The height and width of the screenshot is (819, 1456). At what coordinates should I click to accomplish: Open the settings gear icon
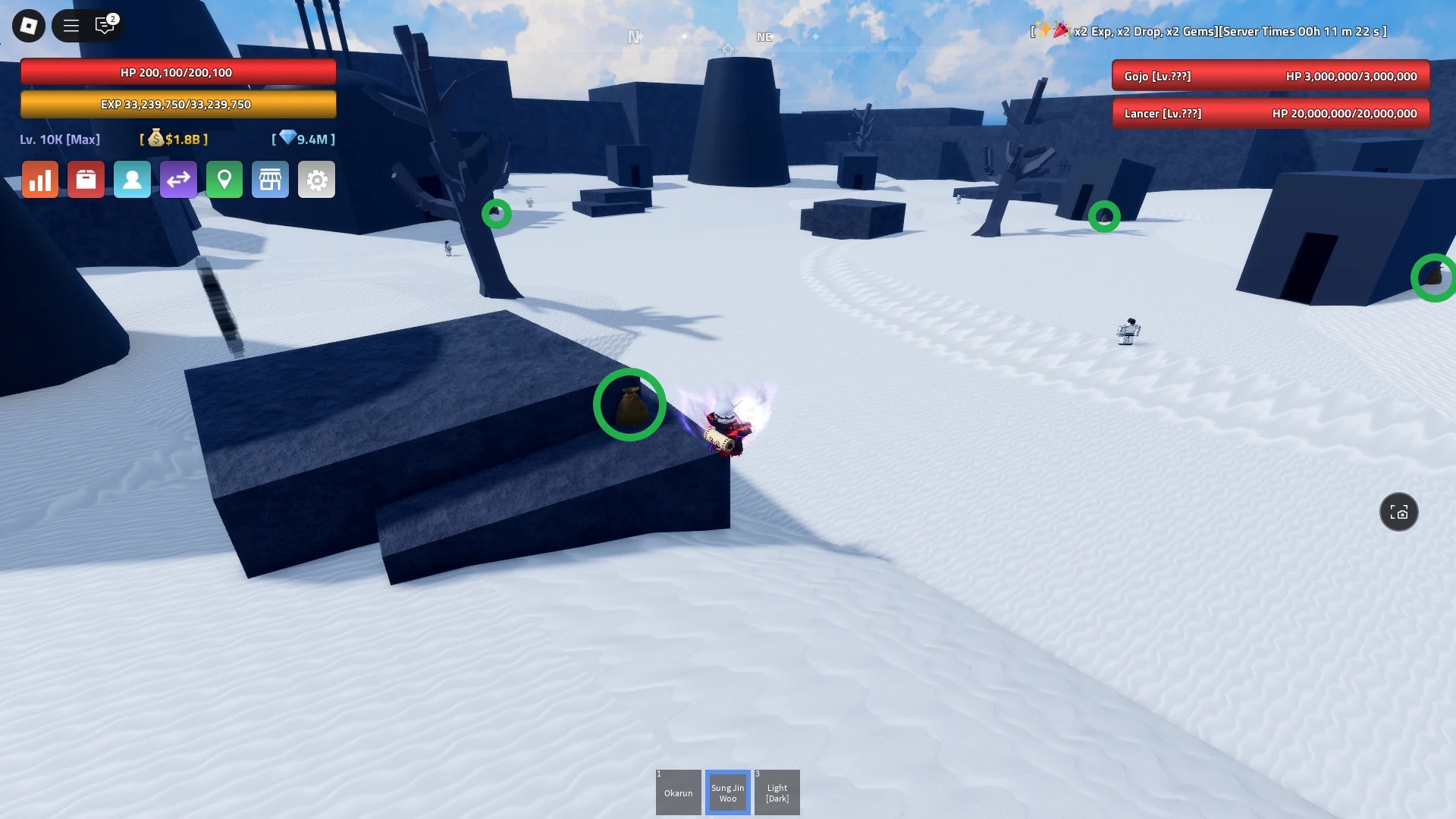click(316, 180)
